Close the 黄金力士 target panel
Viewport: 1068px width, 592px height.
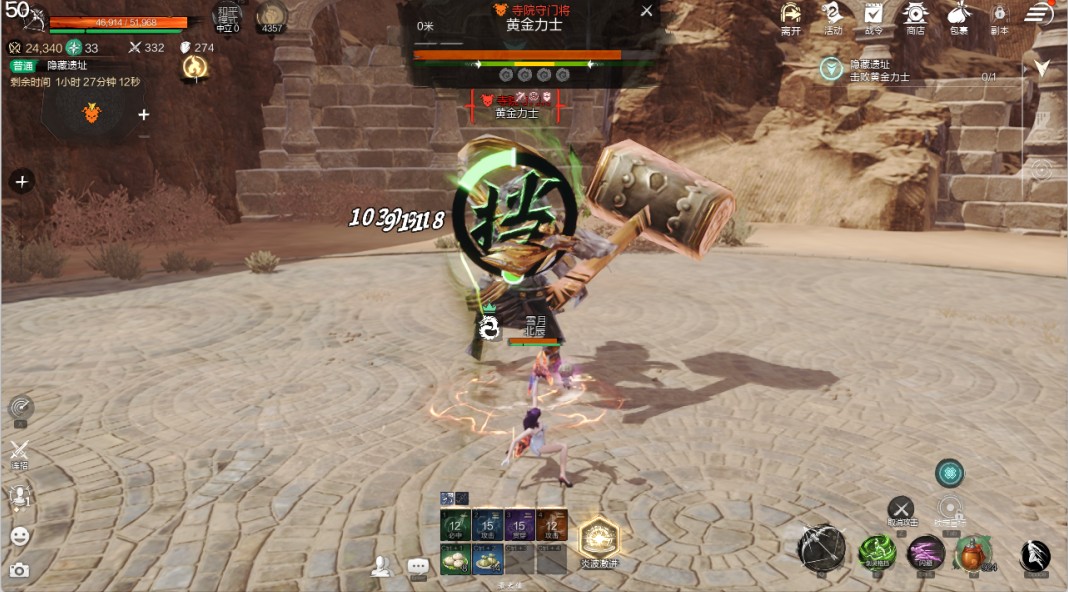pos(647,11)
